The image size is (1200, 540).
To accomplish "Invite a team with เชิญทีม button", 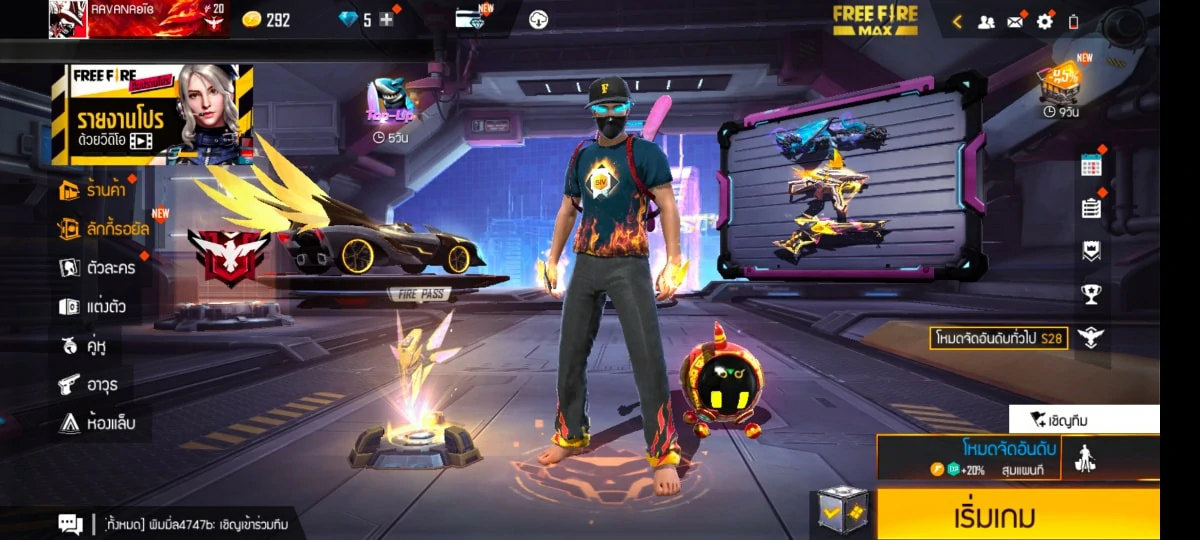I will pyautogui.click(x=1083, y=420).
